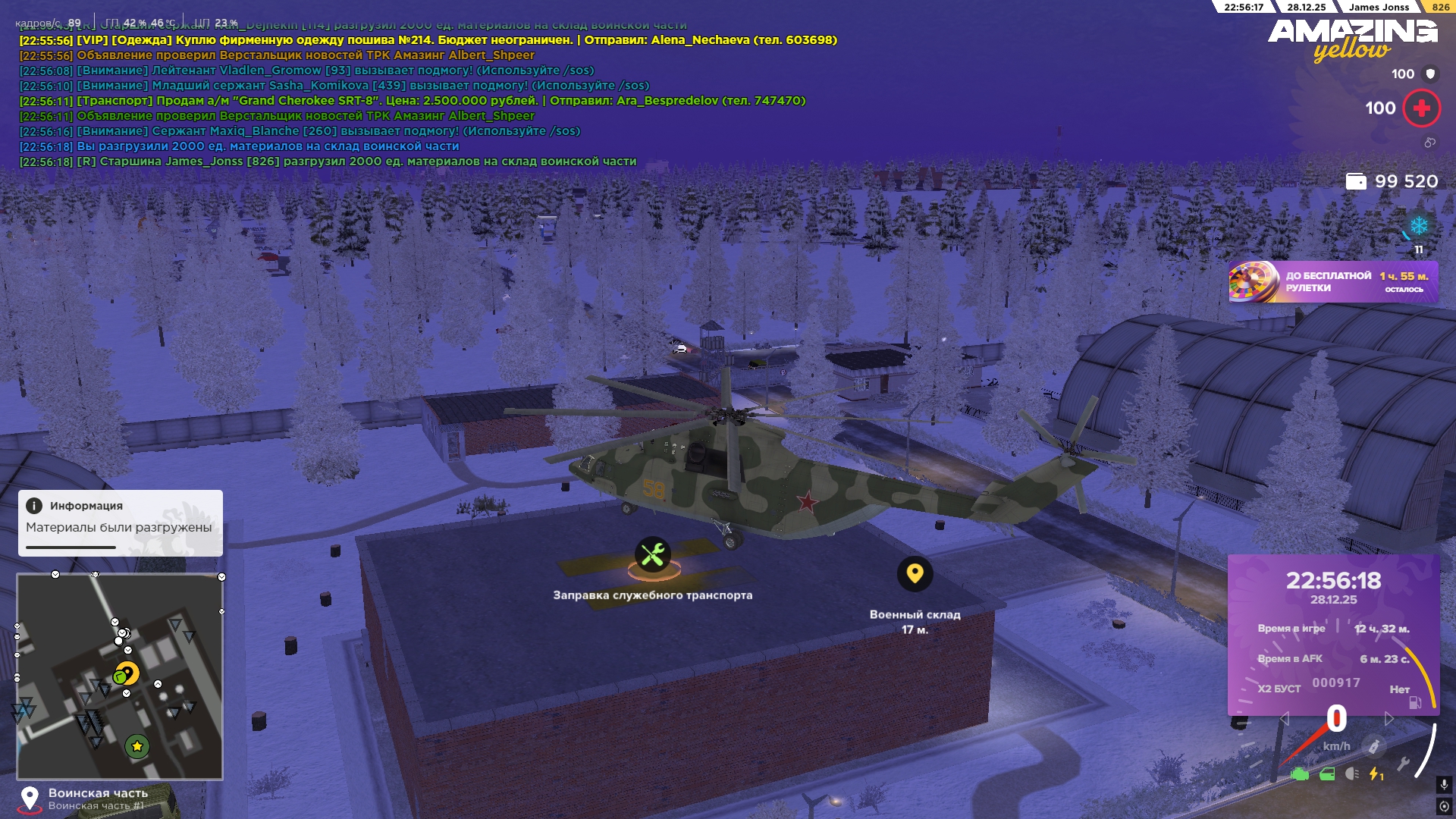Click the right turn signal arrow
The width and height of the screenshot is (1456, 819).
click(1389, 718)
